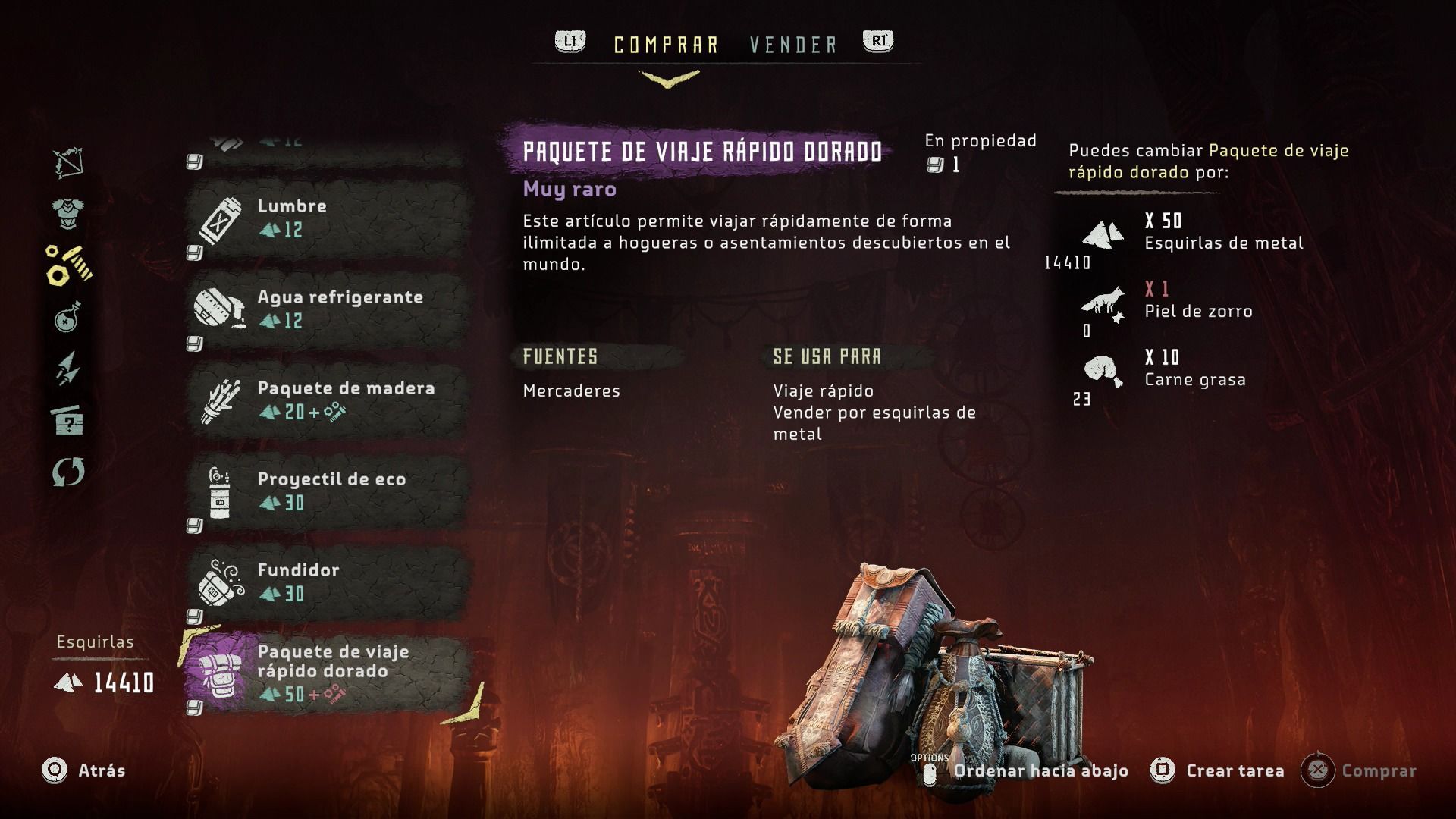This screenshot has height=819, width=1456.
Task: Open the armor outfits category
Action: pos(68,214)
